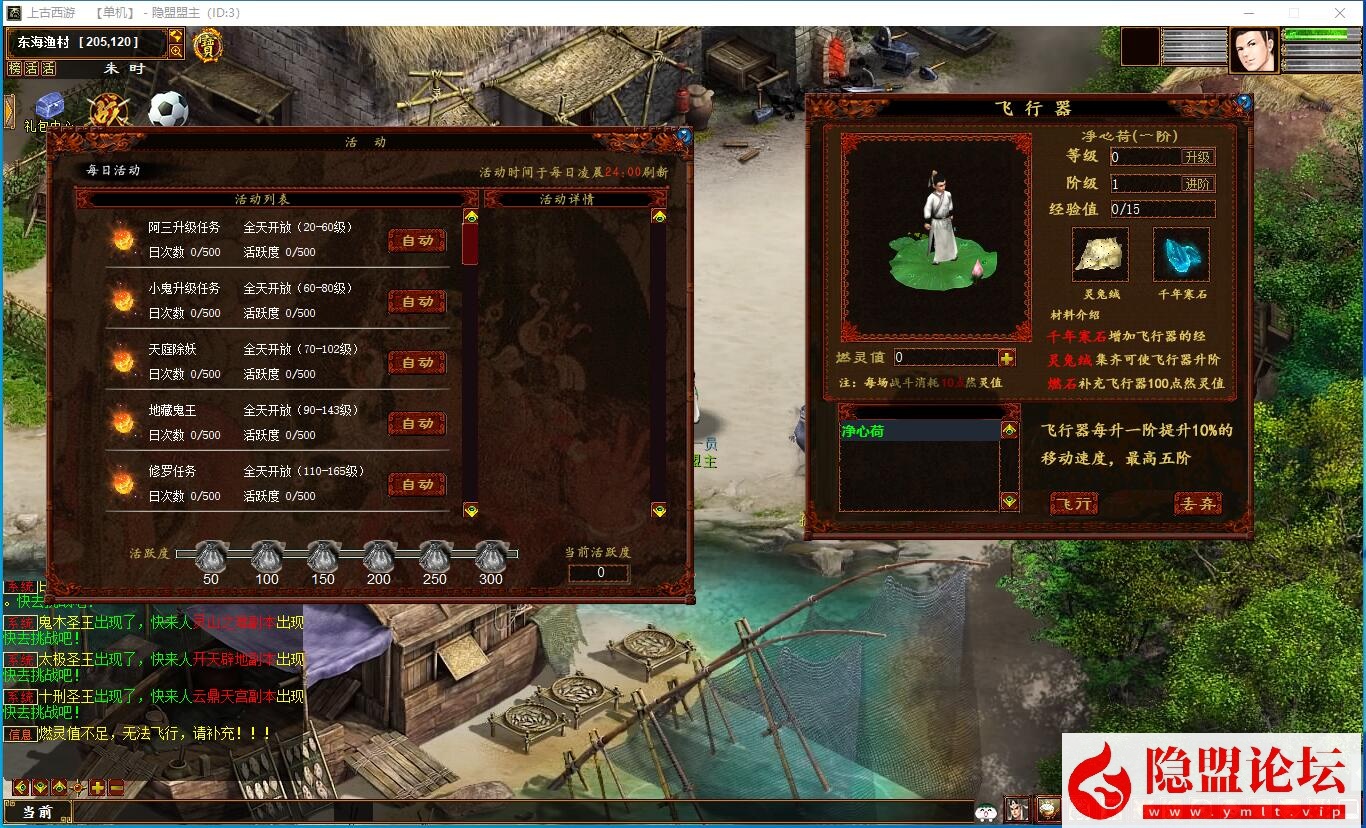
Task: Open the player portrait
Action: (x=1253, y=50)
